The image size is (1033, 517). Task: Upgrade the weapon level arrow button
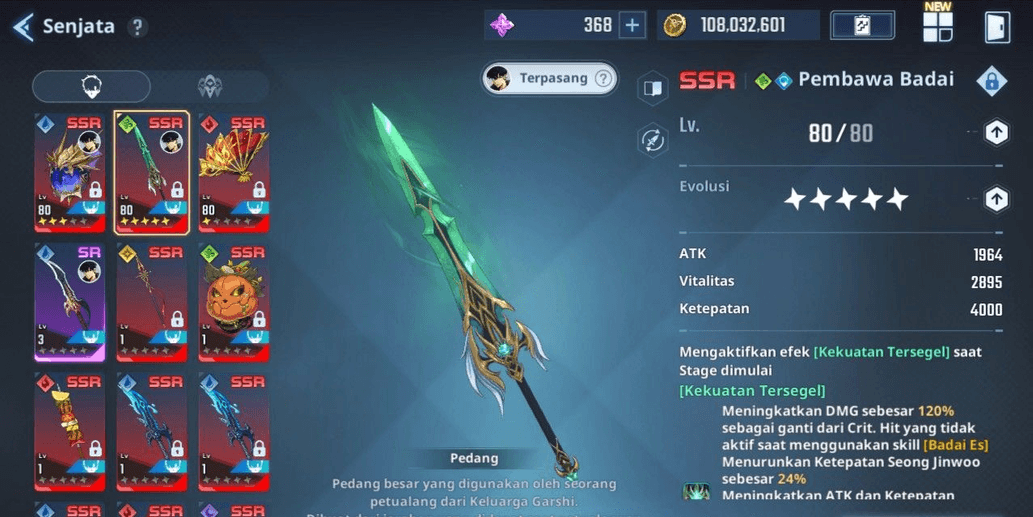pos(996,132)
